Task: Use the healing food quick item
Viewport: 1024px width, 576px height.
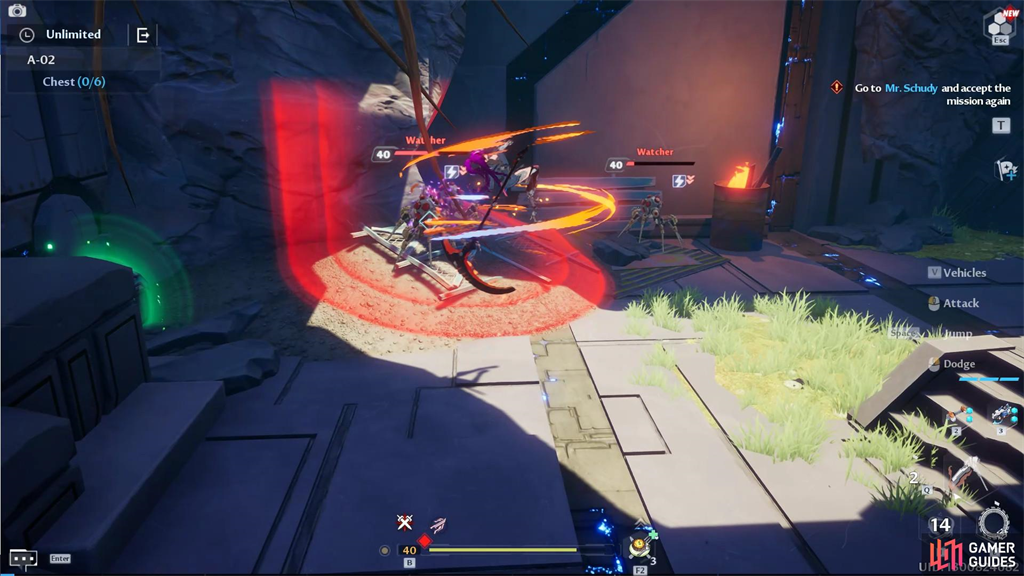Action: [639, 546]
